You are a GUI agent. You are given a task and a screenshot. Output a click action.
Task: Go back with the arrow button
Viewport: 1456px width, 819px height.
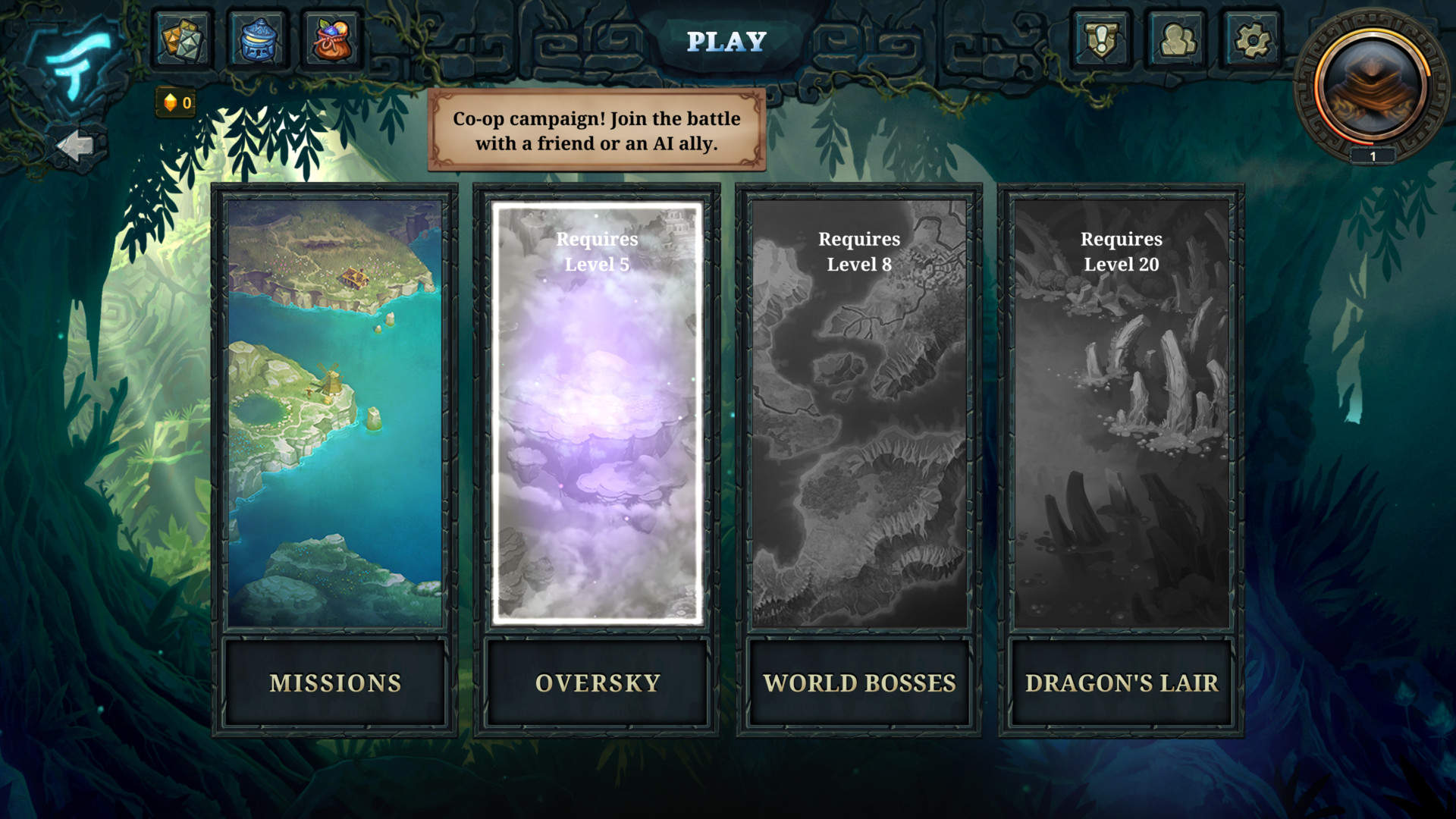click(77, 146)
